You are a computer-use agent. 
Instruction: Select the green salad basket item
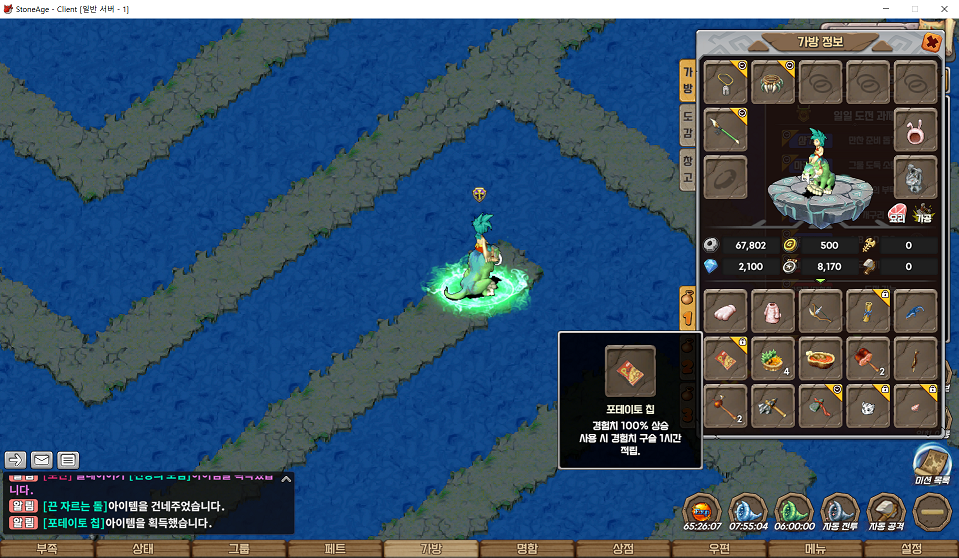(x=773, y=358)
